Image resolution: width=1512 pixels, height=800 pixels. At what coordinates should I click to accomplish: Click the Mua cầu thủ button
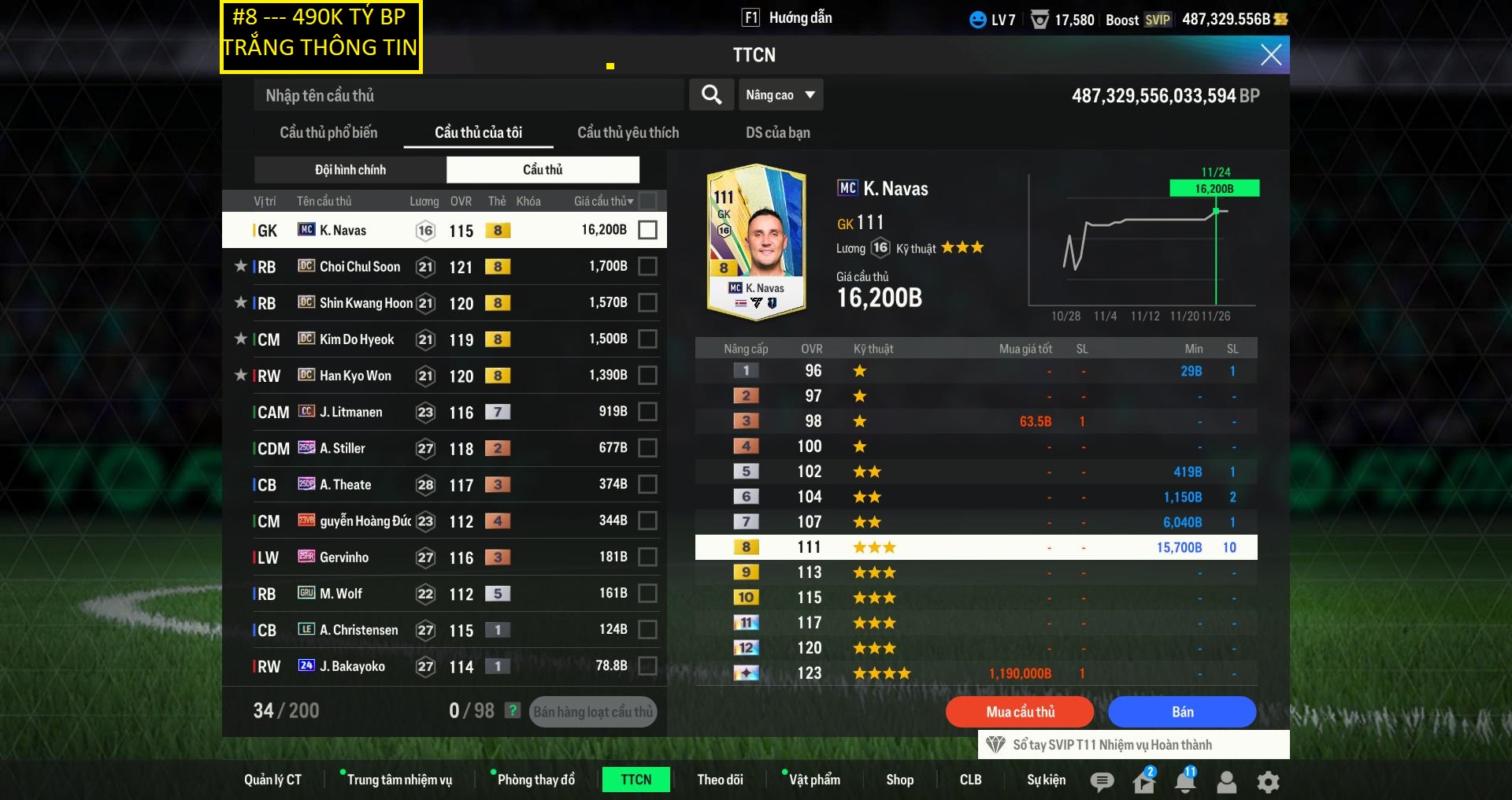[x=1020, y=712]
